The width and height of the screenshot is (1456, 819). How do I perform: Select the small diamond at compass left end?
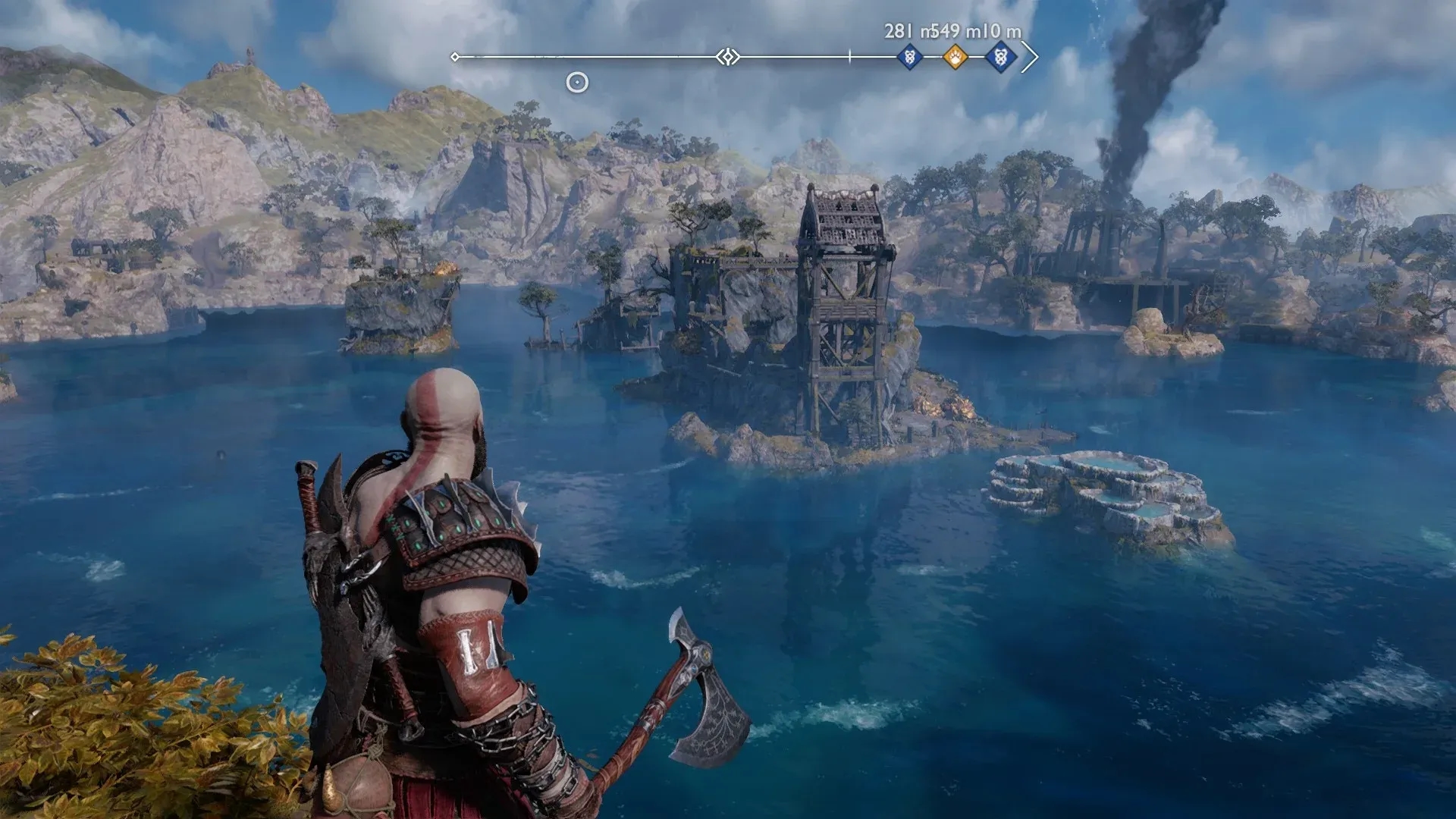[455, 55]
